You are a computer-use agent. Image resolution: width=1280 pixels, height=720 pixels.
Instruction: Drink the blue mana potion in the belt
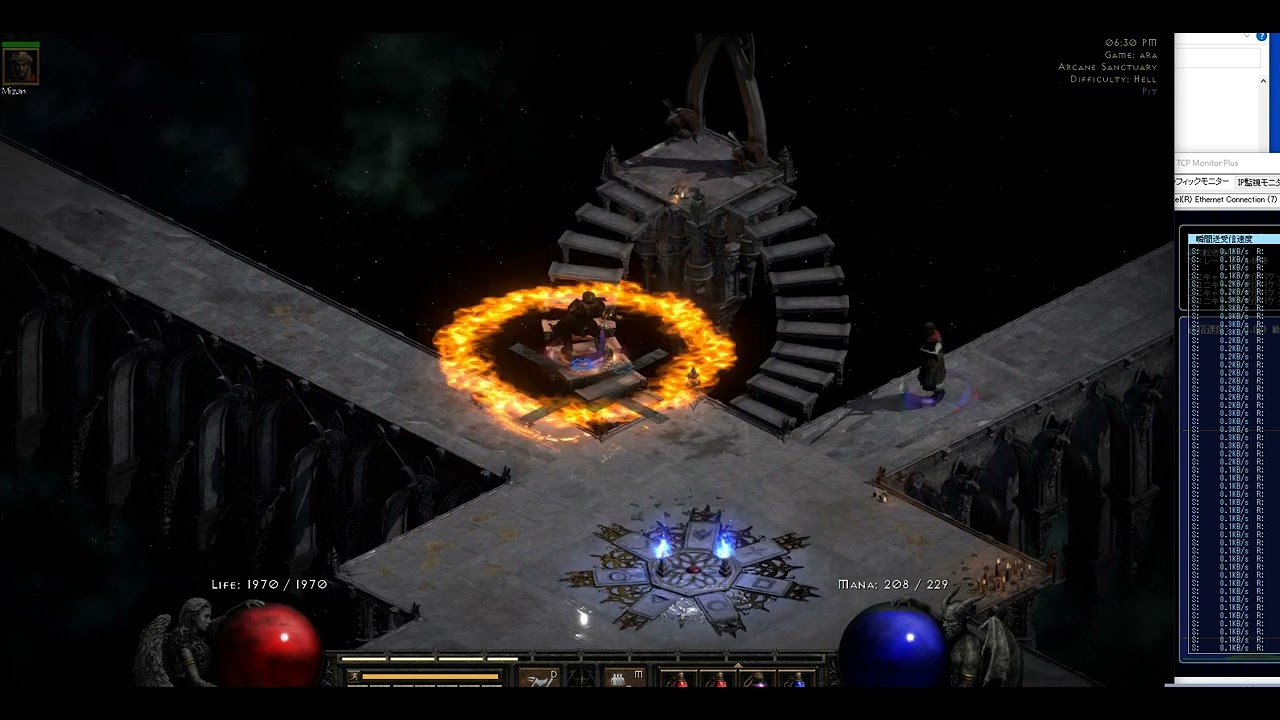tap(796, 680)
